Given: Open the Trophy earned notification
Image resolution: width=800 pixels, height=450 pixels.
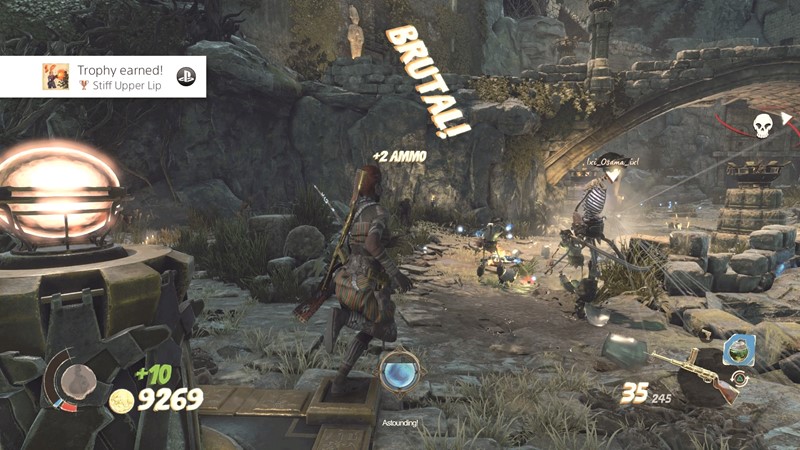Looking at the screenshot, I should (118, 76).
